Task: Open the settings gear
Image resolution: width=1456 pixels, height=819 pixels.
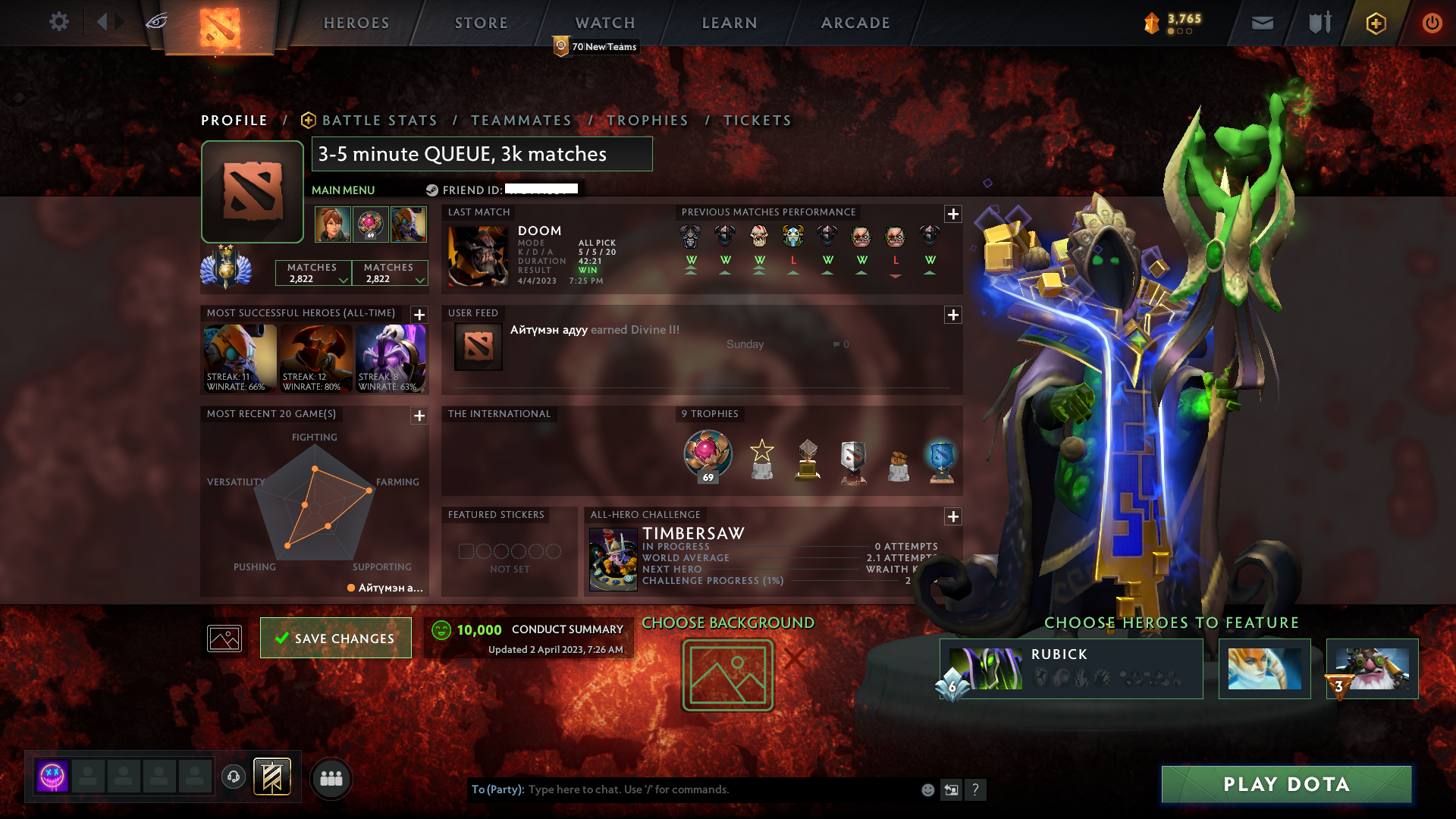Action: point(59,22)
